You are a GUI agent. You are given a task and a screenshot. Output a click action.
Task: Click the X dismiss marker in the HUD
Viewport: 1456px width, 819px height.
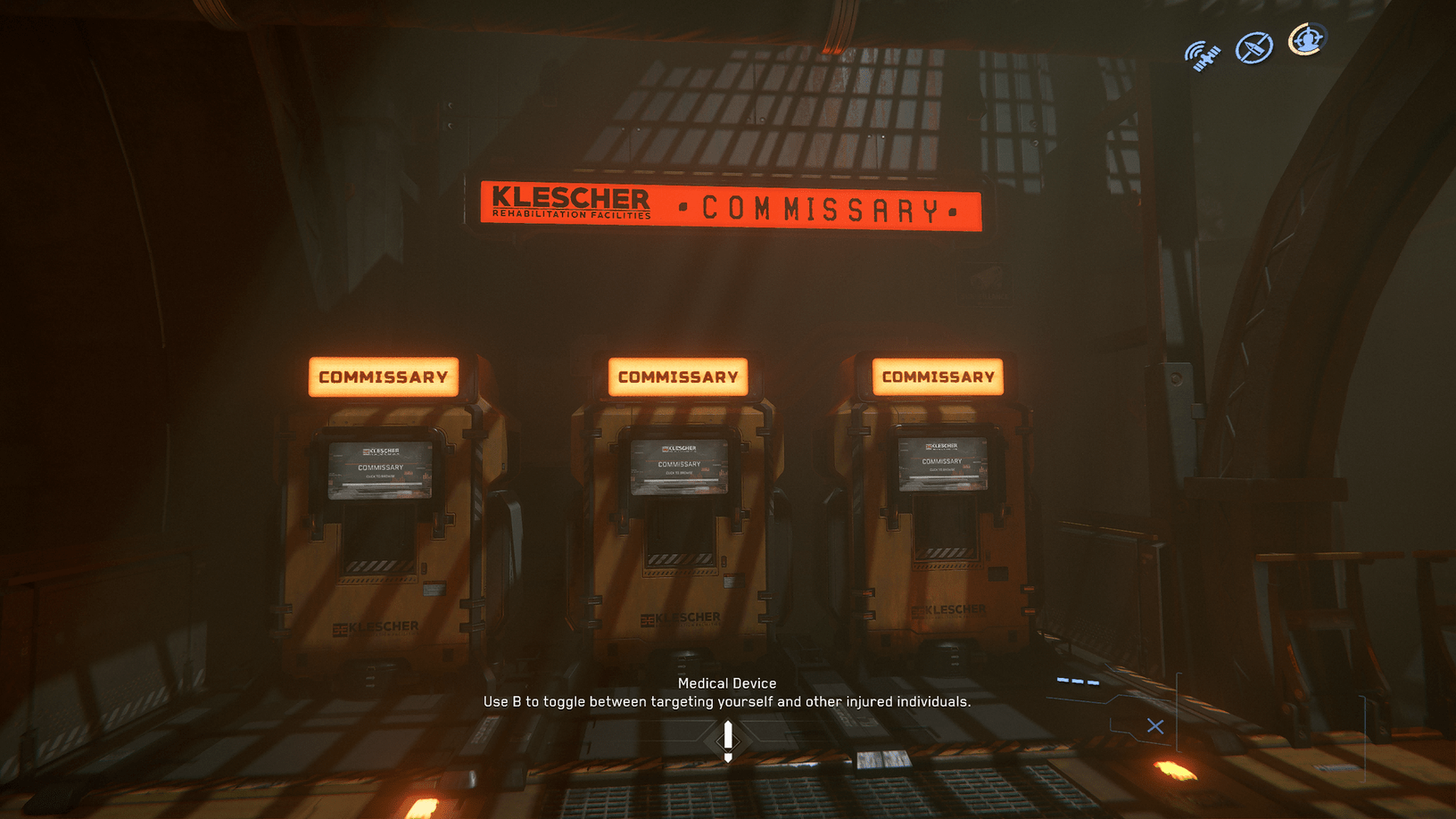pyautogui.click(x=1154, y=726)
